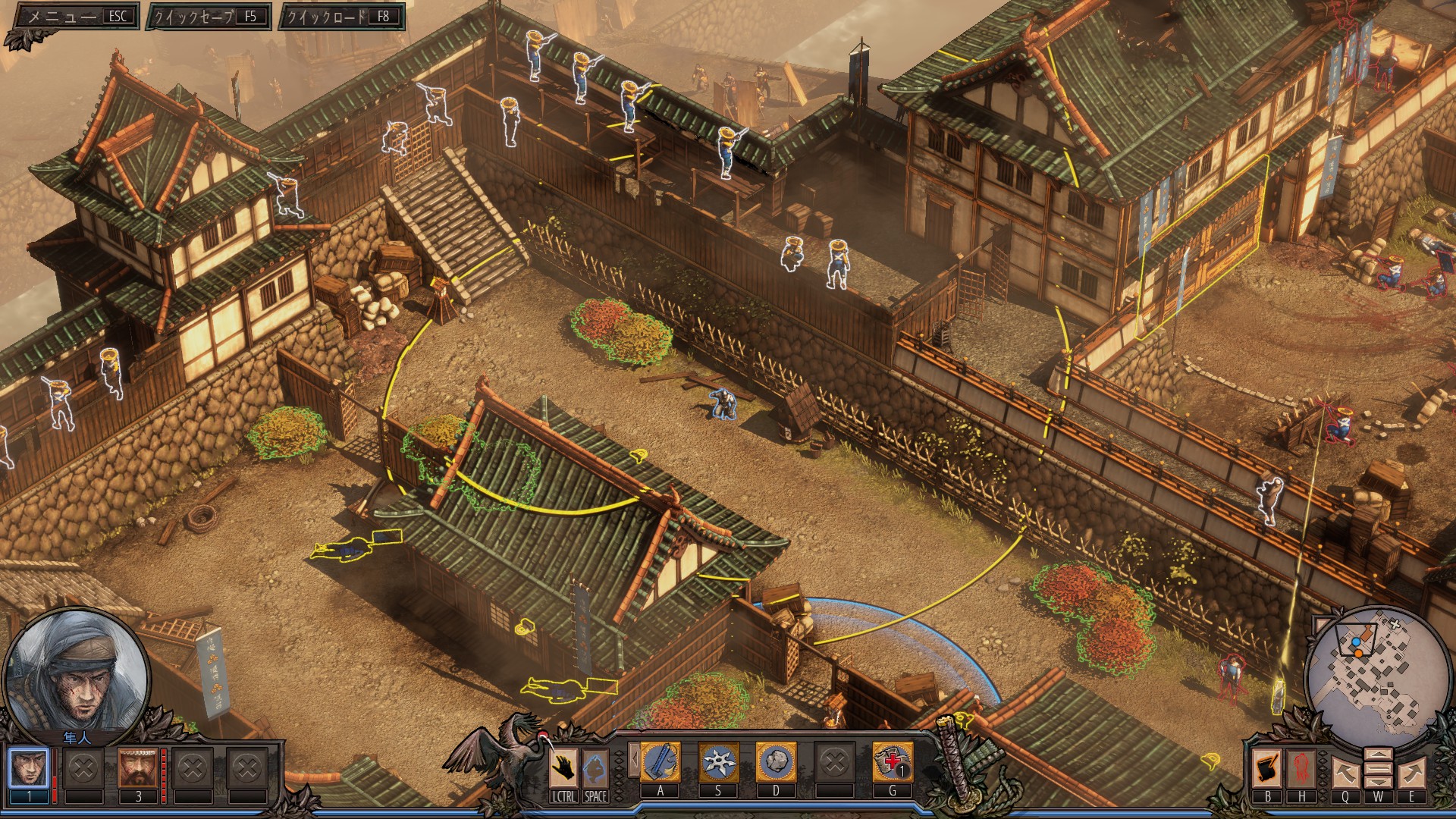Toggle the Shadow Mode silhouette icon
Screen dimensions: 1456x819
(x=595, y=768)
